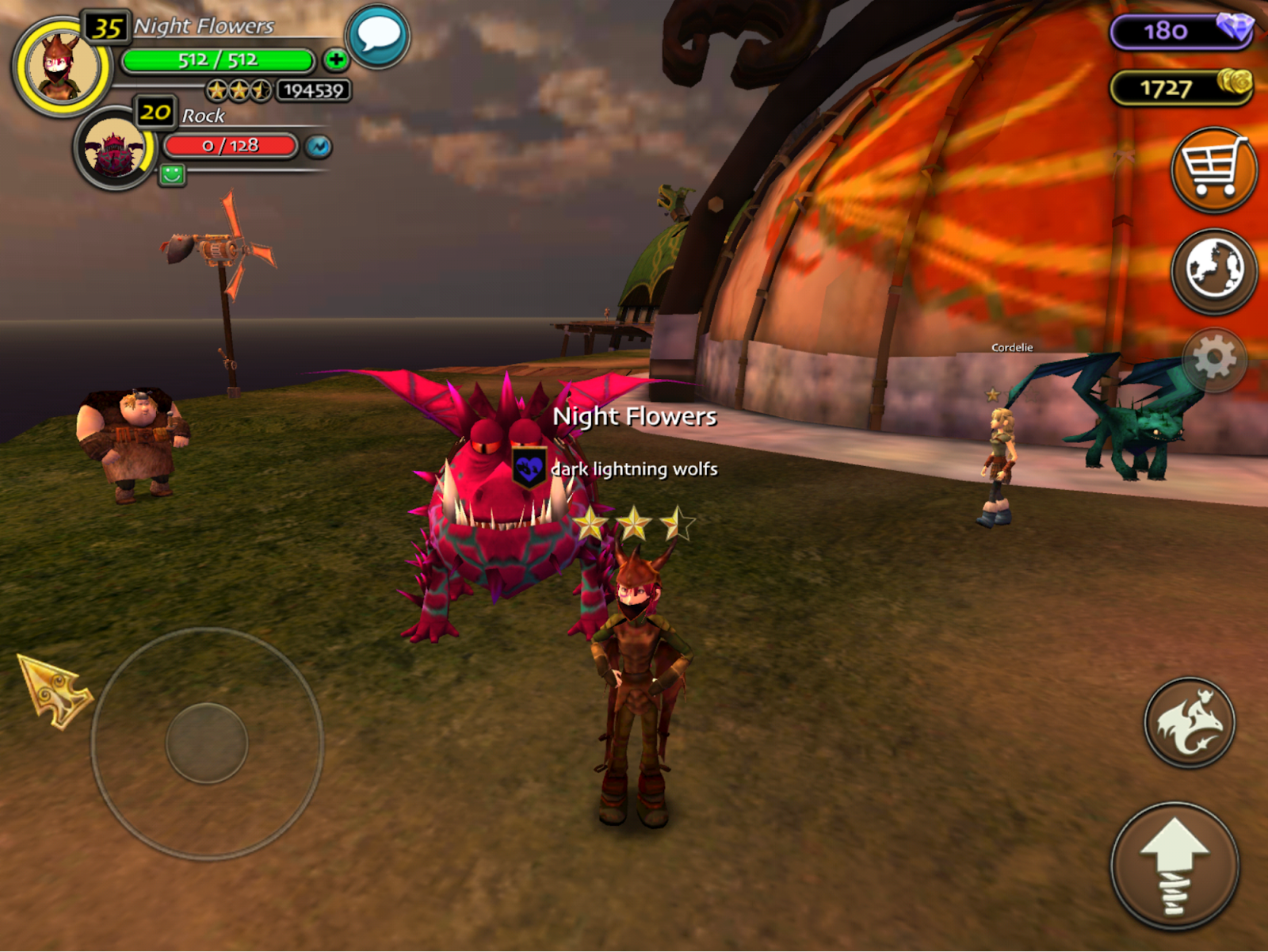Open the gold coins counter
Screen dimensions: 1268x952
click(1180, 87)
